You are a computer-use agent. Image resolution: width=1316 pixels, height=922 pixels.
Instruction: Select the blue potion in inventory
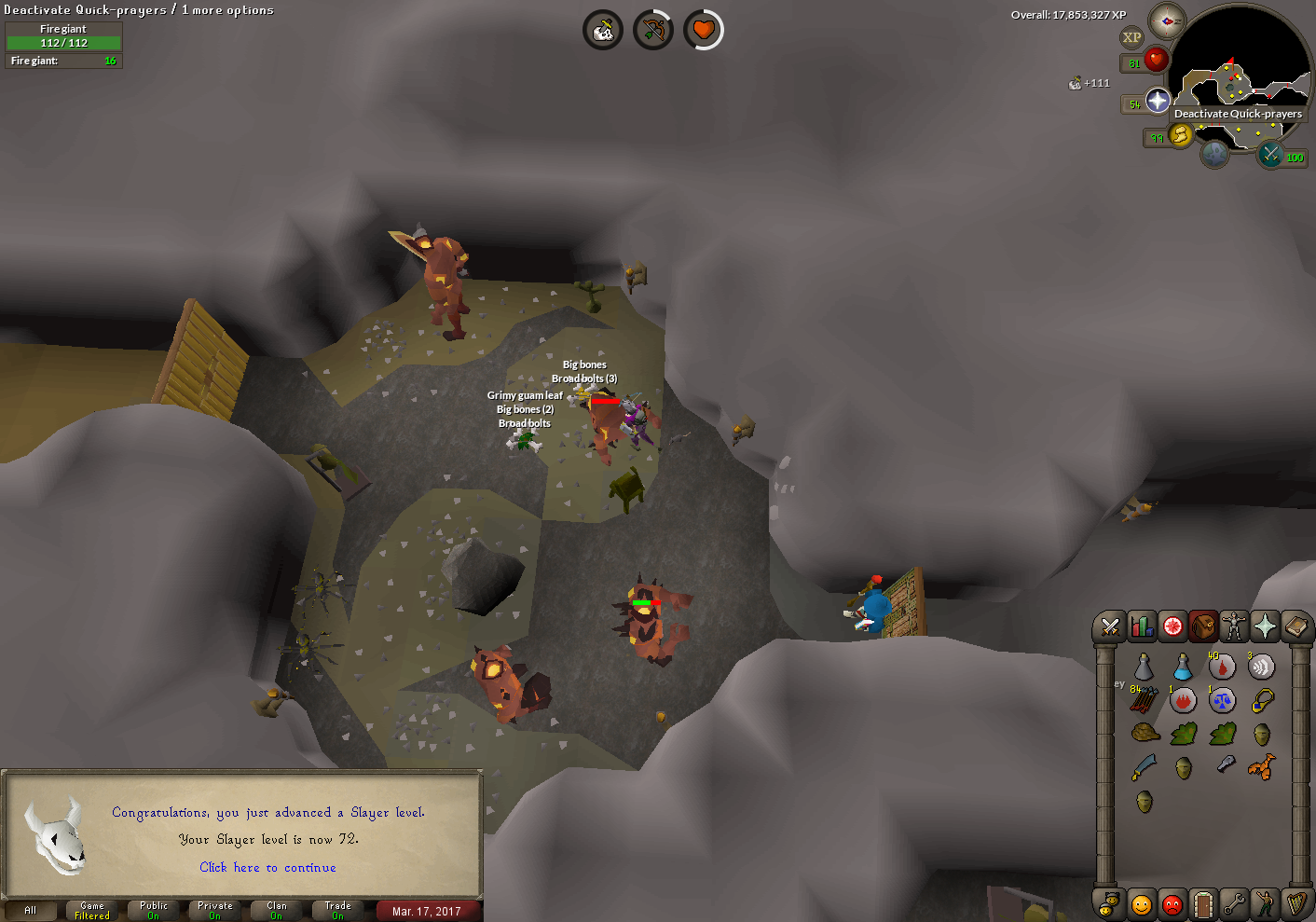(x=1183, y=667)
